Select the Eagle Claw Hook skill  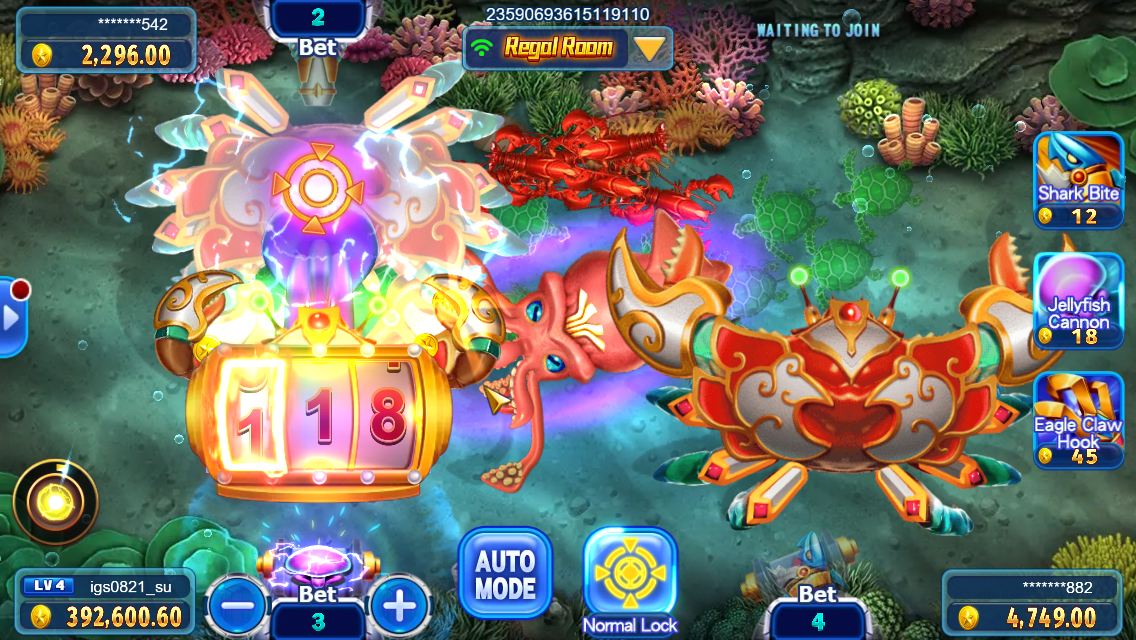tap(1078, 420)
